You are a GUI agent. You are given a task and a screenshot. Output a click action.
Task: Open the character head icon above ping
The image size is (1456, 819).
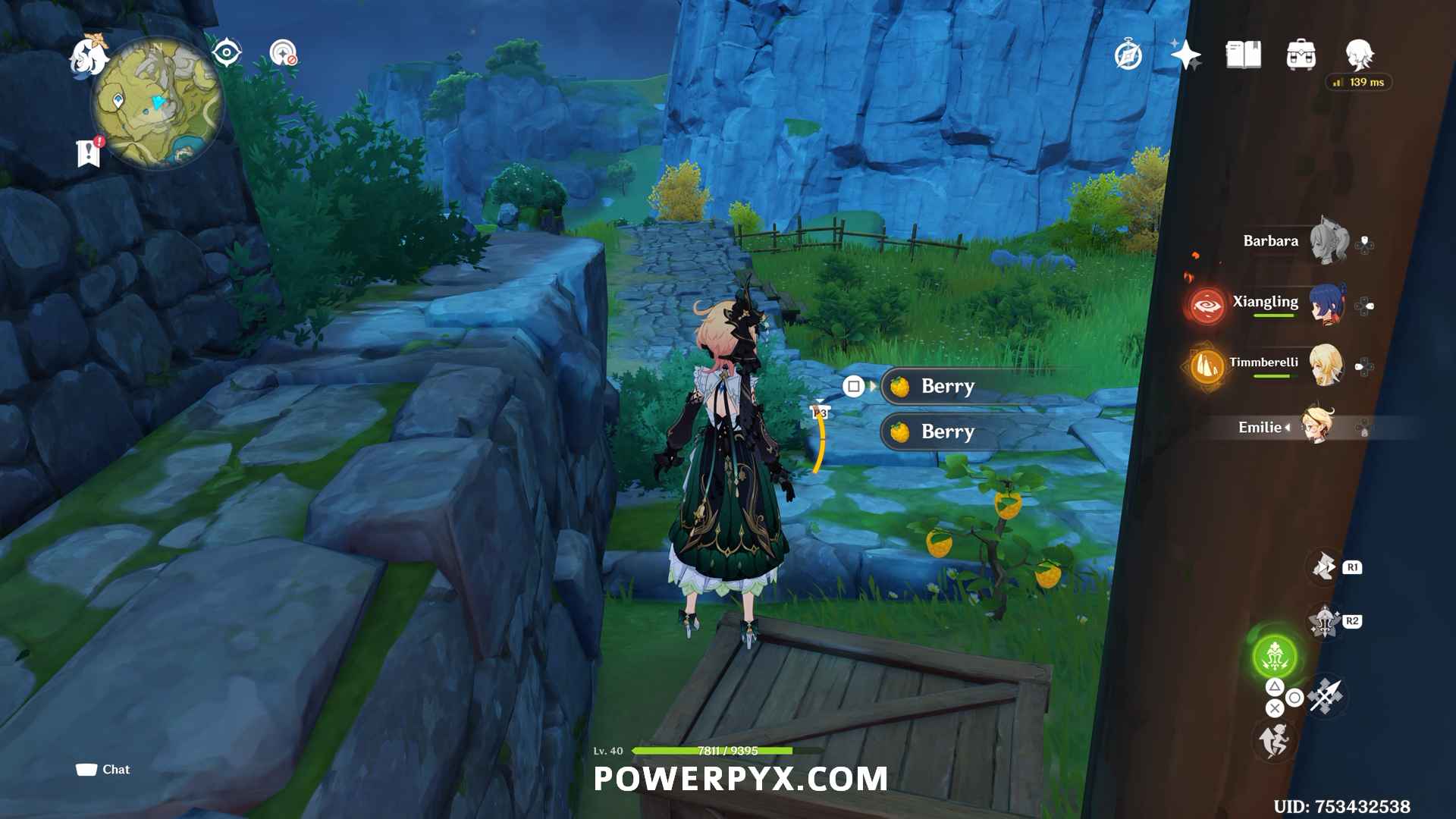coord(1359,54)
